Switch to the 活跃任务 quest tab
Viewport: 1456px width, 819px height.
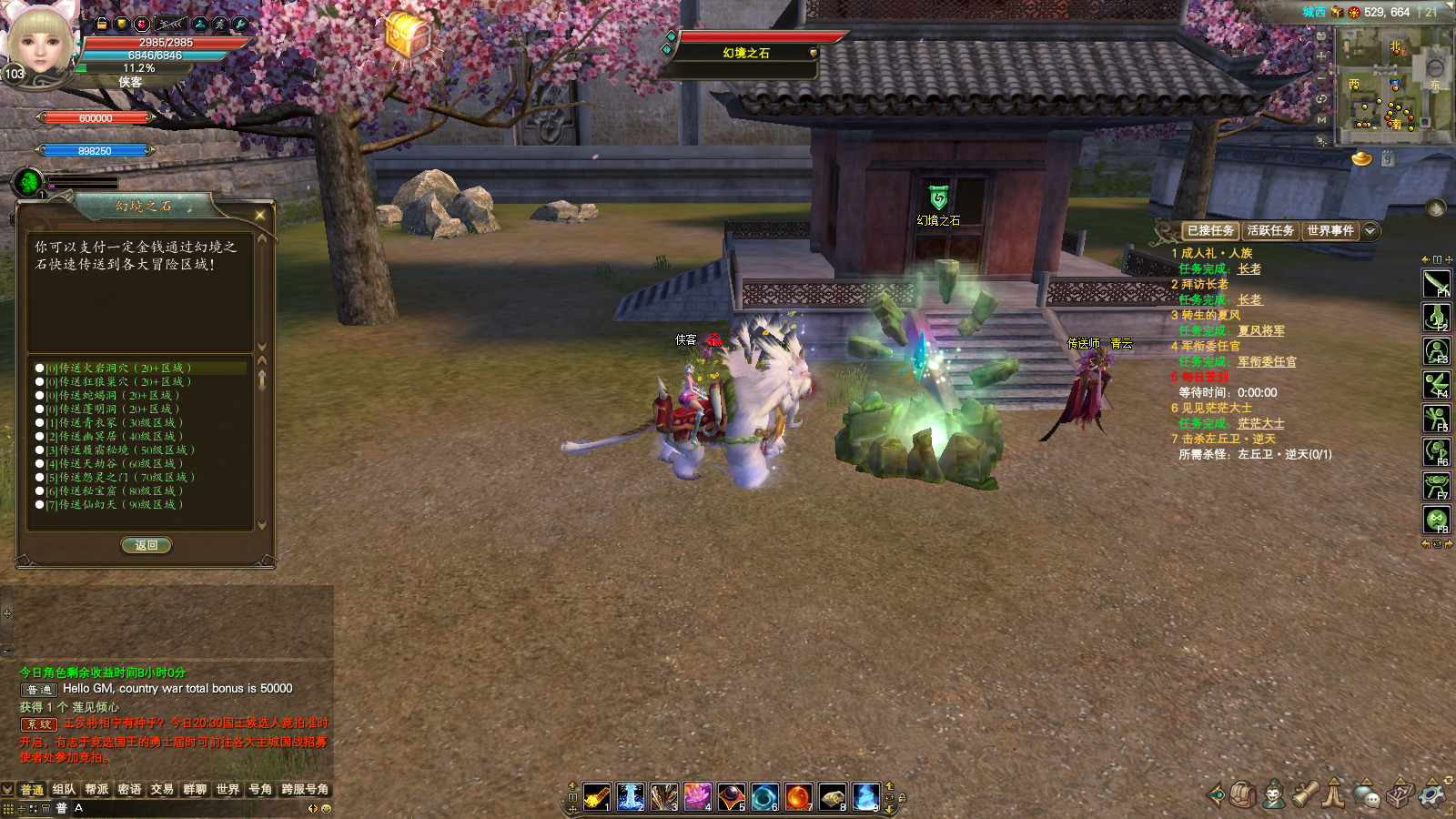(1270, 231)
